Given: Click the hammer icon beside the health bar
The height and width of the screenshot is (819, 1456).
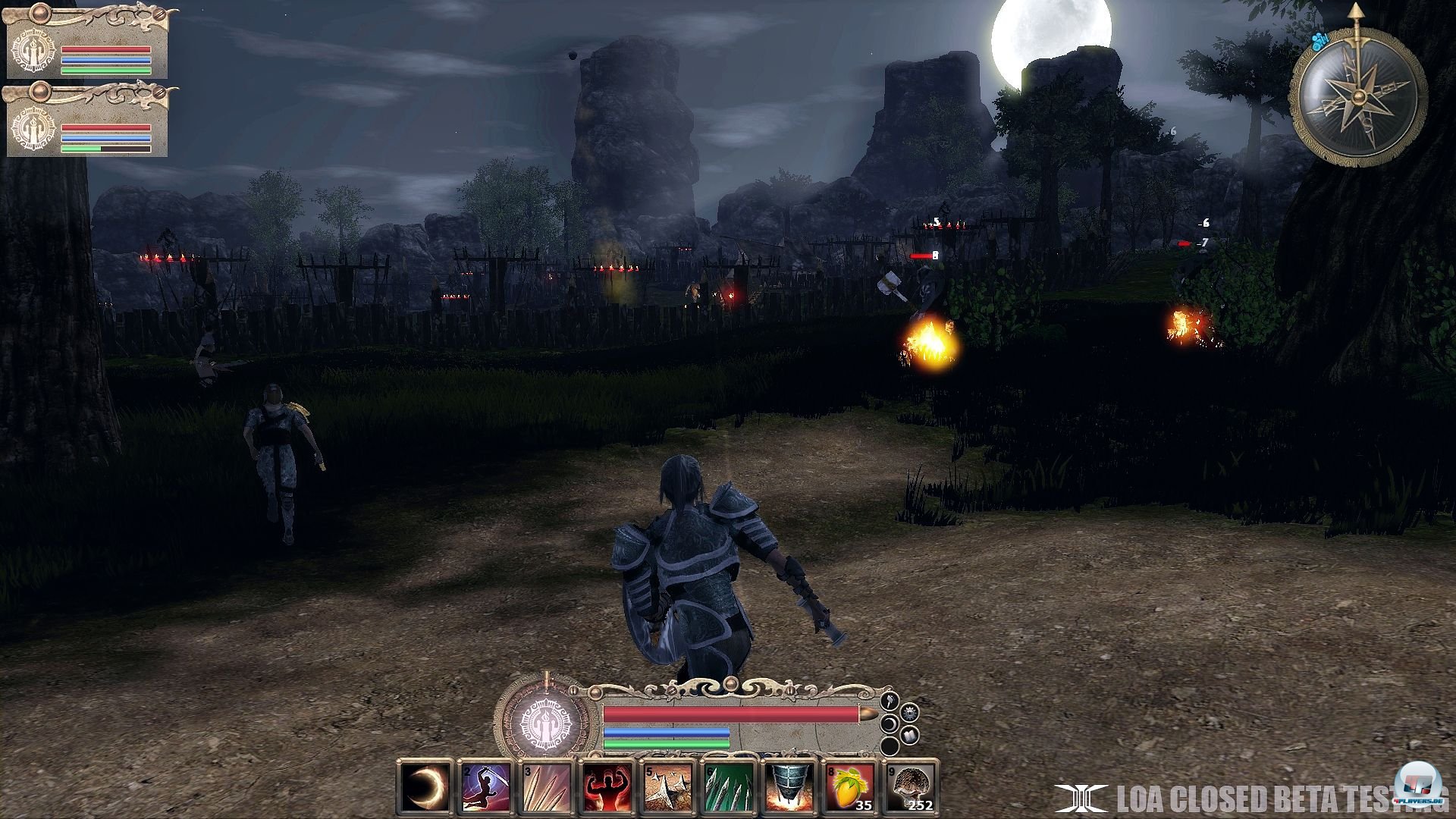Looking at the screenshot, I should [x=891, y=700].
